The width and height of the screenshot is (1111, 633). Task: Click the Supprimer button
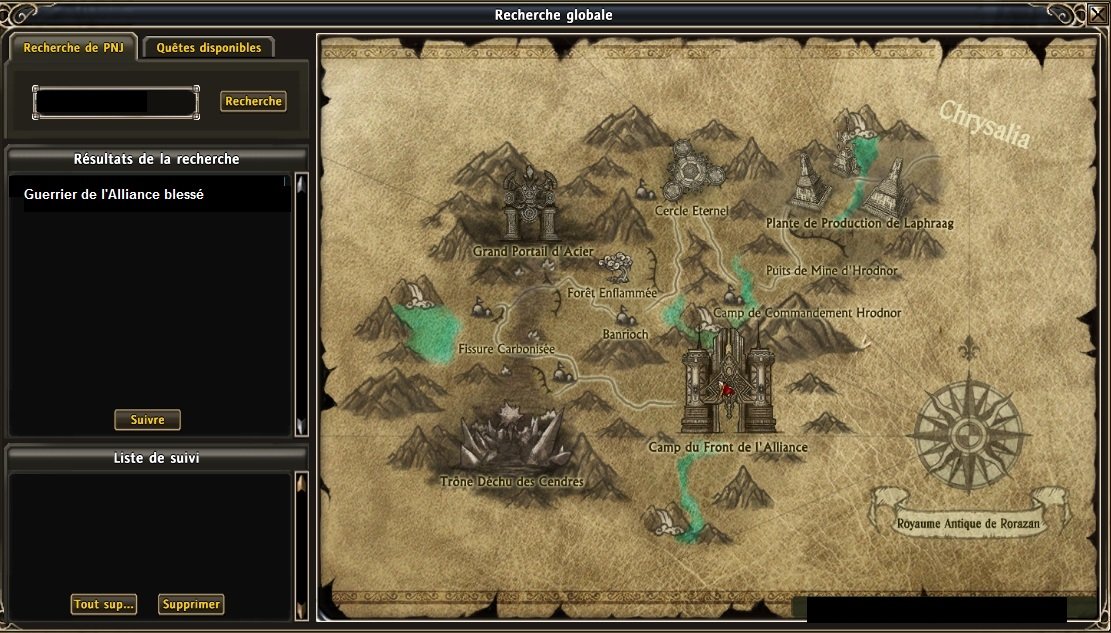click(x=191, y=604)
